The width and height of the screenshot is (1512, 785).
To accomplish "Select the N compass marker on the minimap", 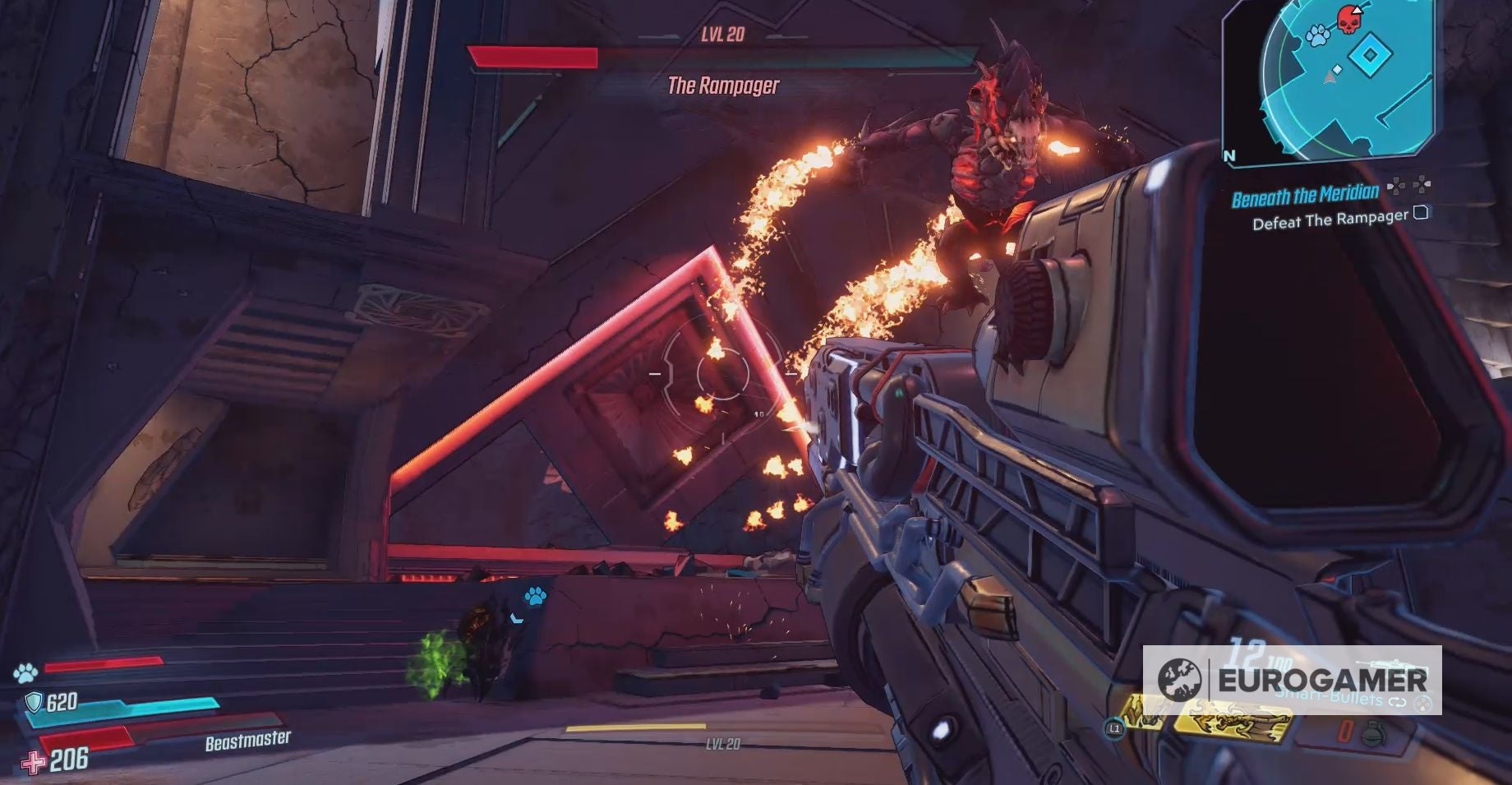I will point(1230,155).
